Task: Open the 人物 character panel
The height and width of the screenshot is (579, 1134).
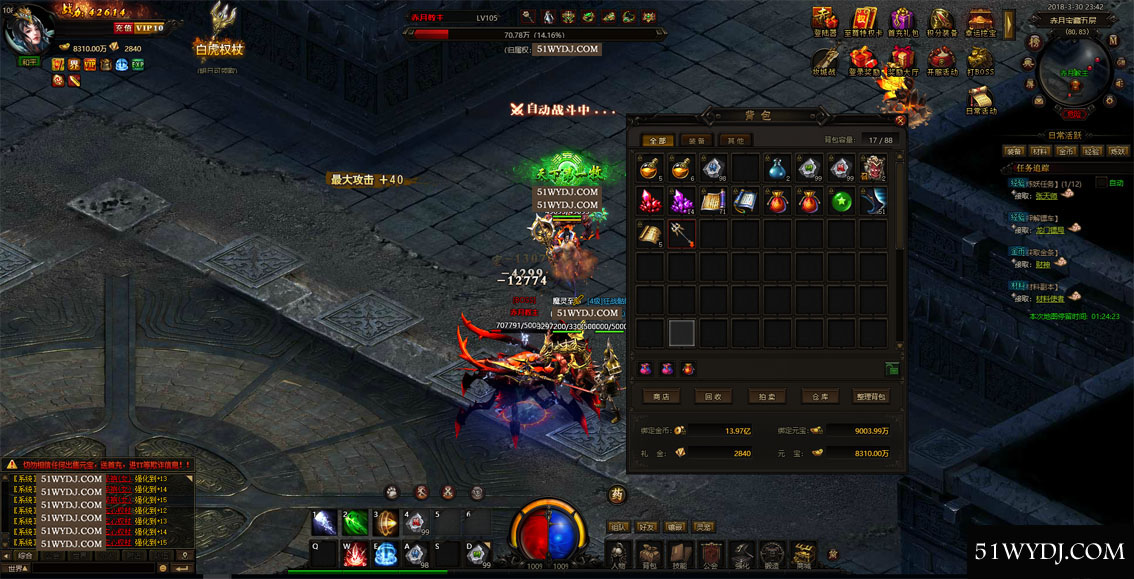Action: tap(619, 554)
